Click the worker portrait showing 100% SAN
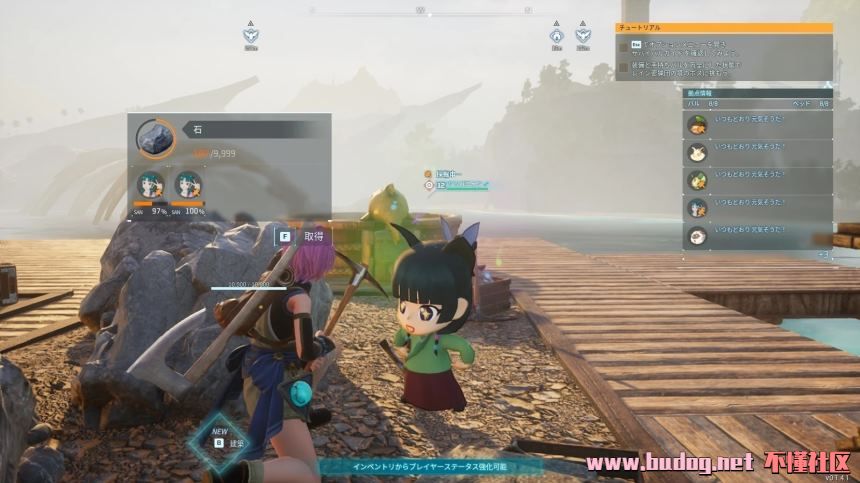This screenshot has width=860, height=483. point(188,186)
